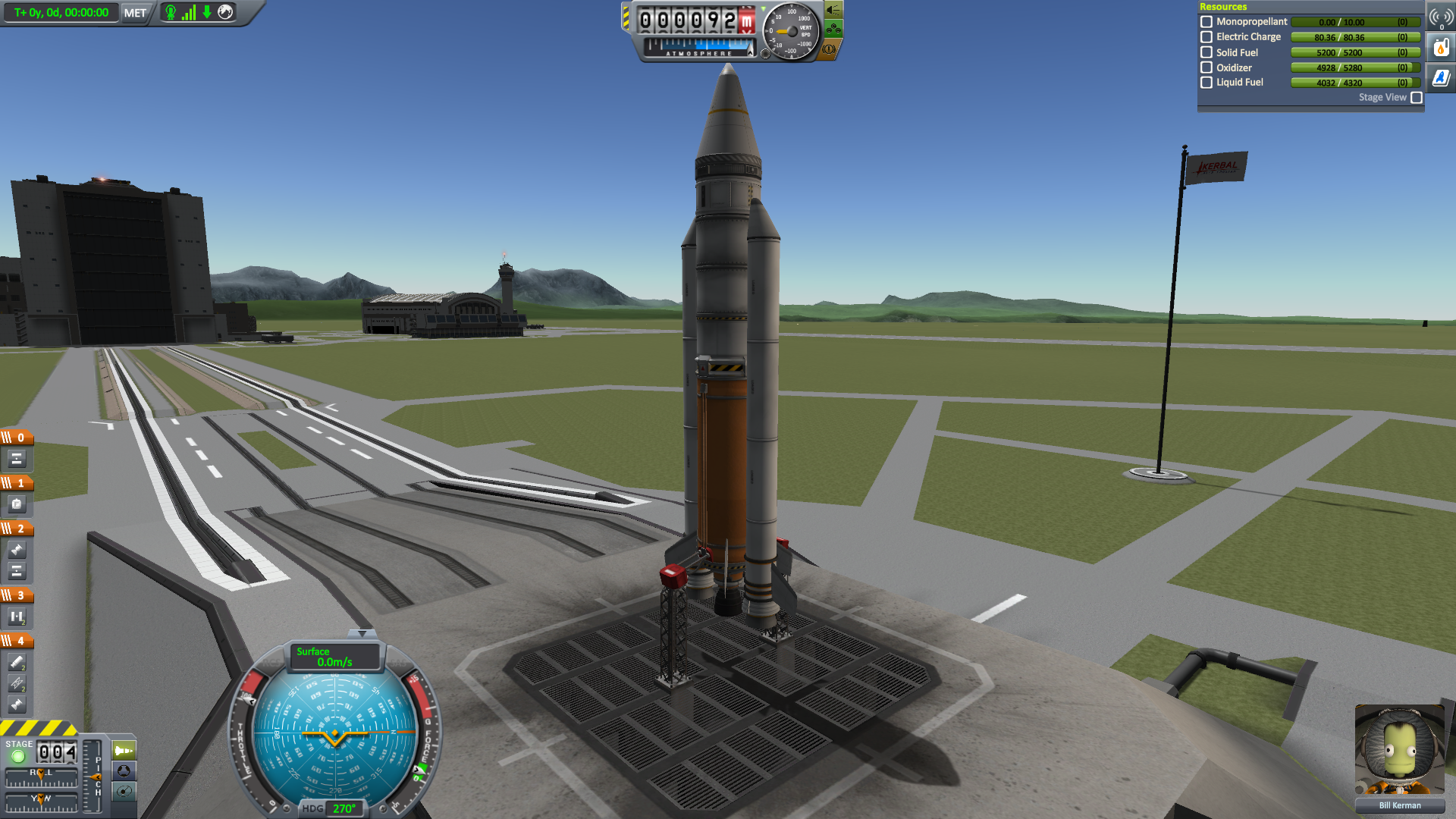Viewport: 1456px width, 819px height.
Task: Select the staging mode rocket button
Action: pos(124,751)
